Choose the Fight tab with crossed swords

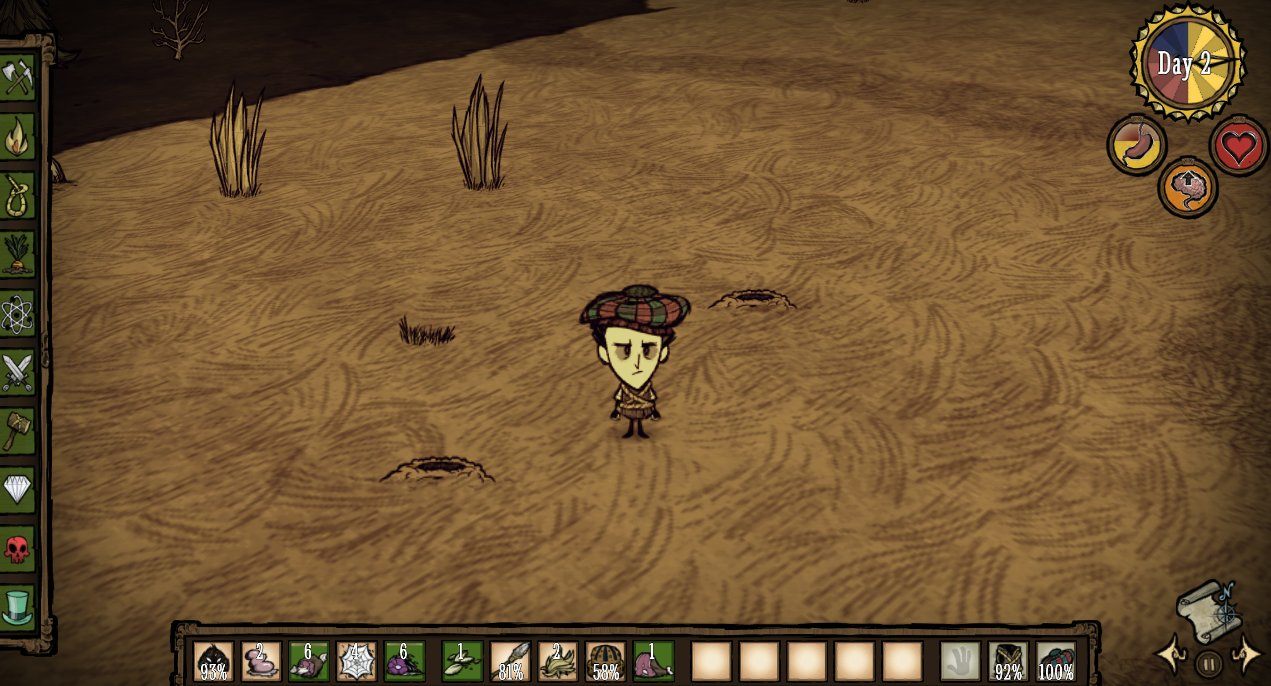tap(18, 371)
